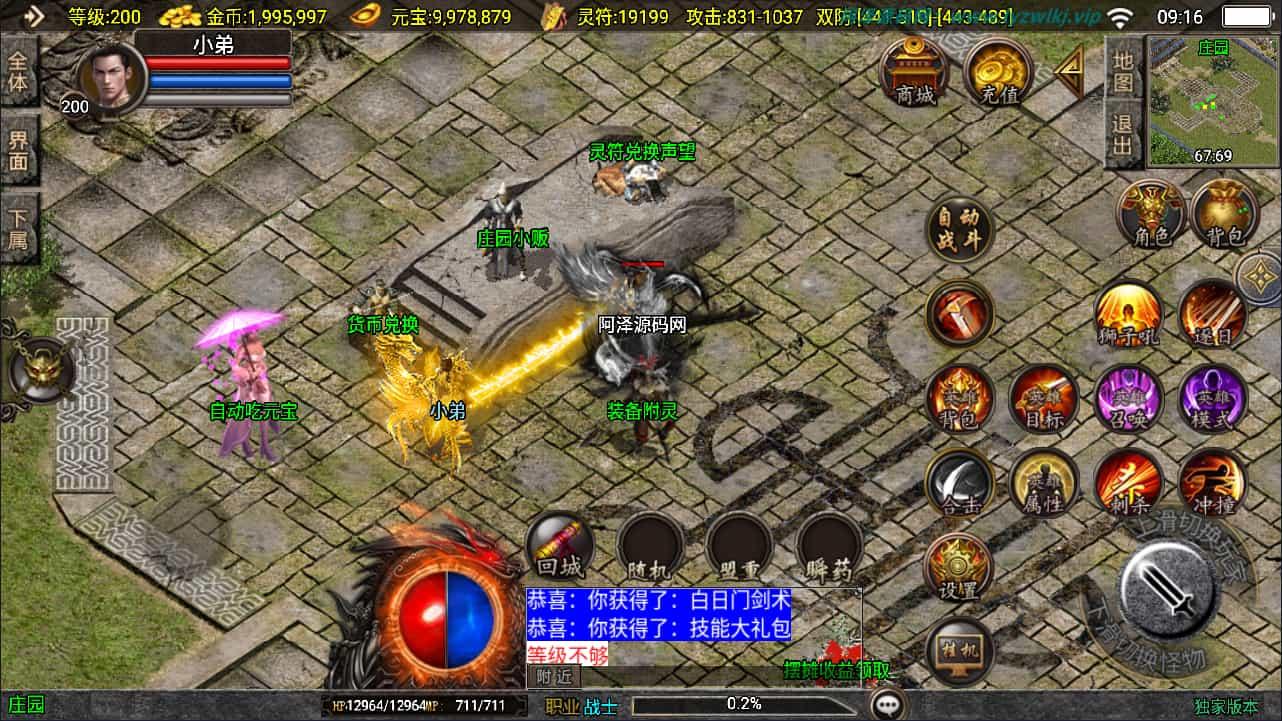The height and width of the screenshot is (721, 1282).
Task: Click the 退出 exit button
Action: point(1124,135)
